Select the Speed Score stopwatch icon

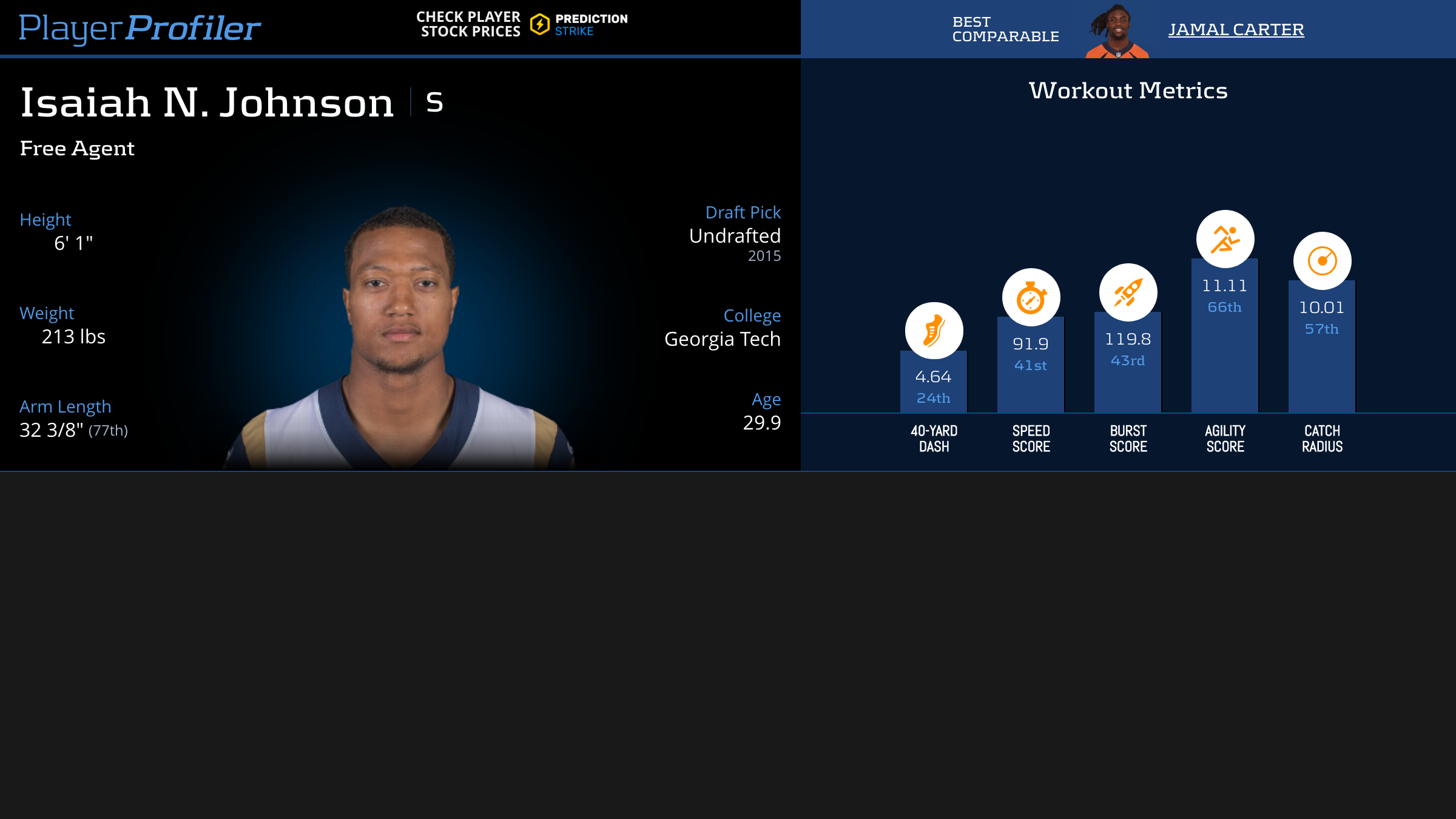point(1031,297)
